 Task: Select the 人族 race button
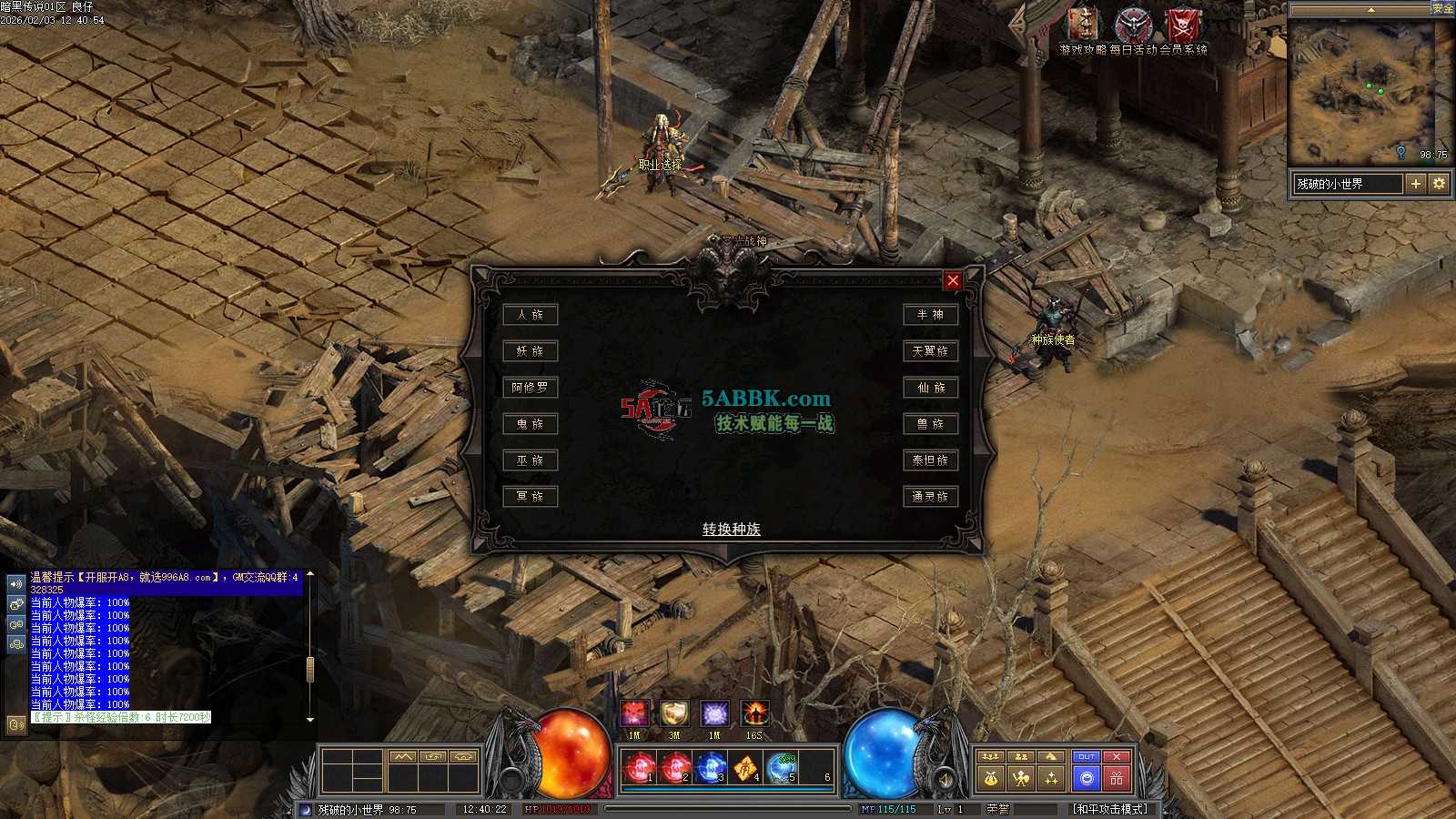pyautogui.click(x=530, y=315)
